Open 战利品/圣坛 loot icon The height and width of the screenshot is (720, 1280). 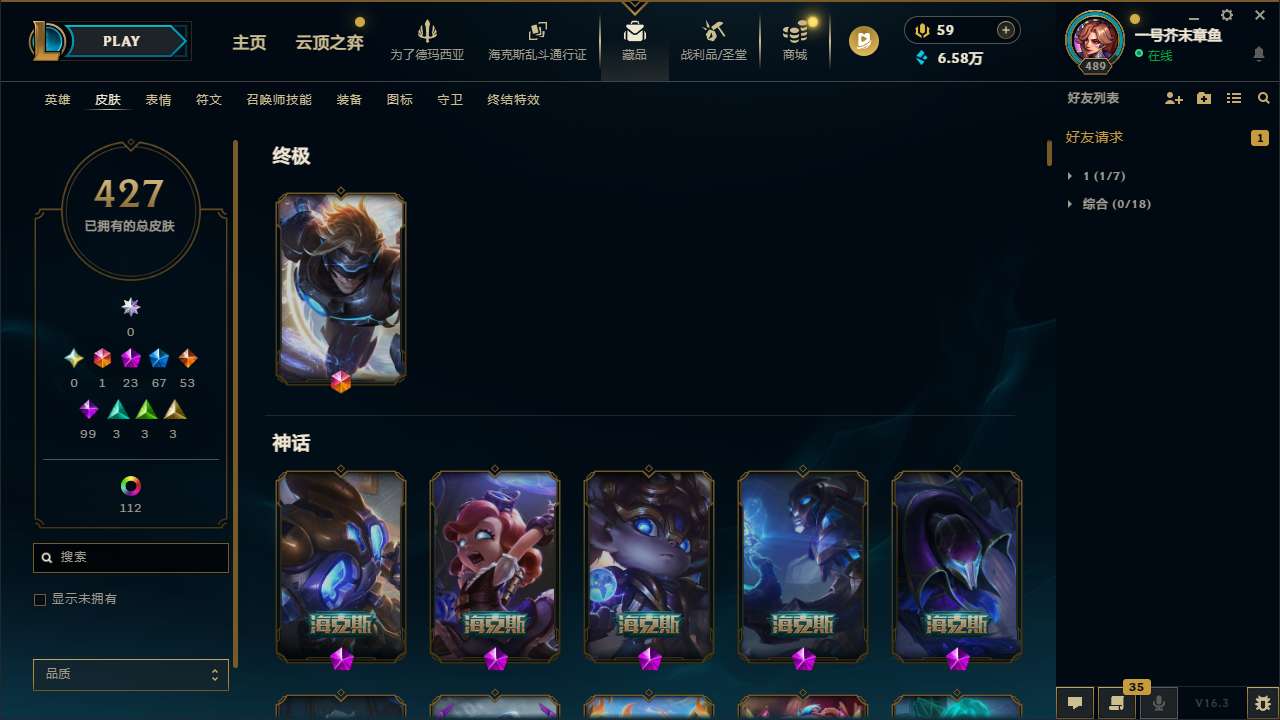713,38
